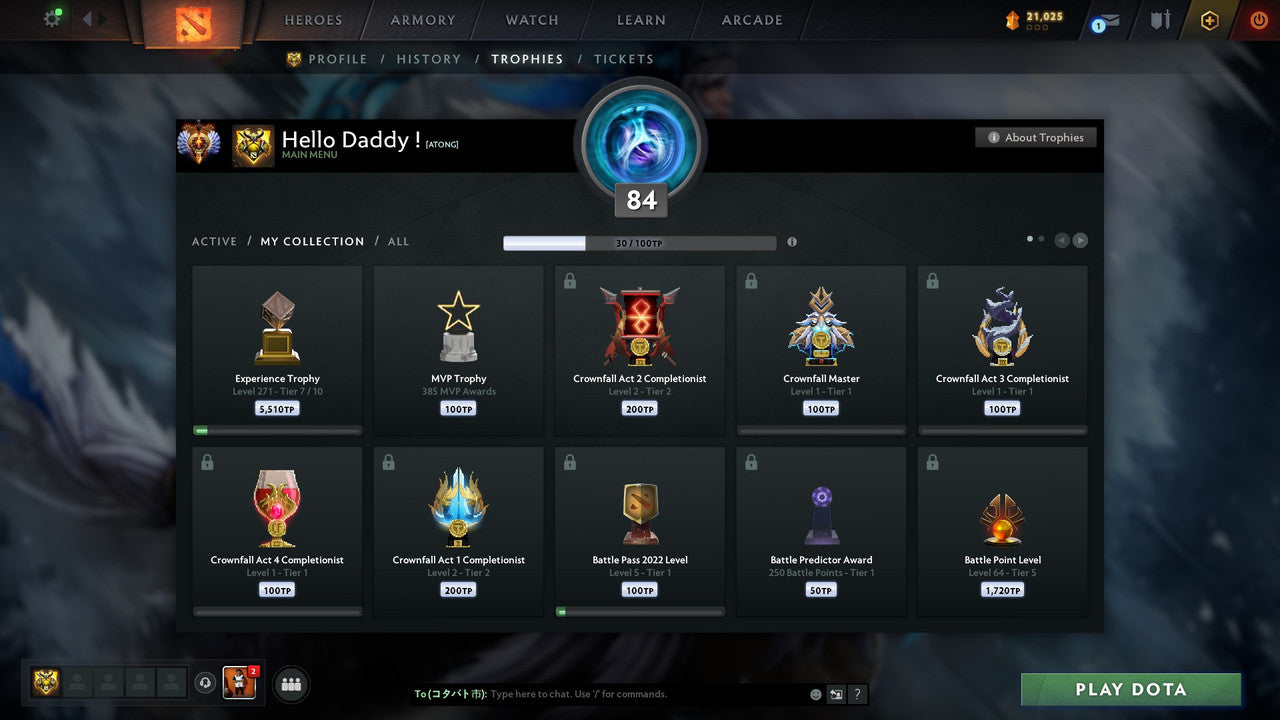
Task: Open the friends list party icon
Action: (x=290, y=684)
